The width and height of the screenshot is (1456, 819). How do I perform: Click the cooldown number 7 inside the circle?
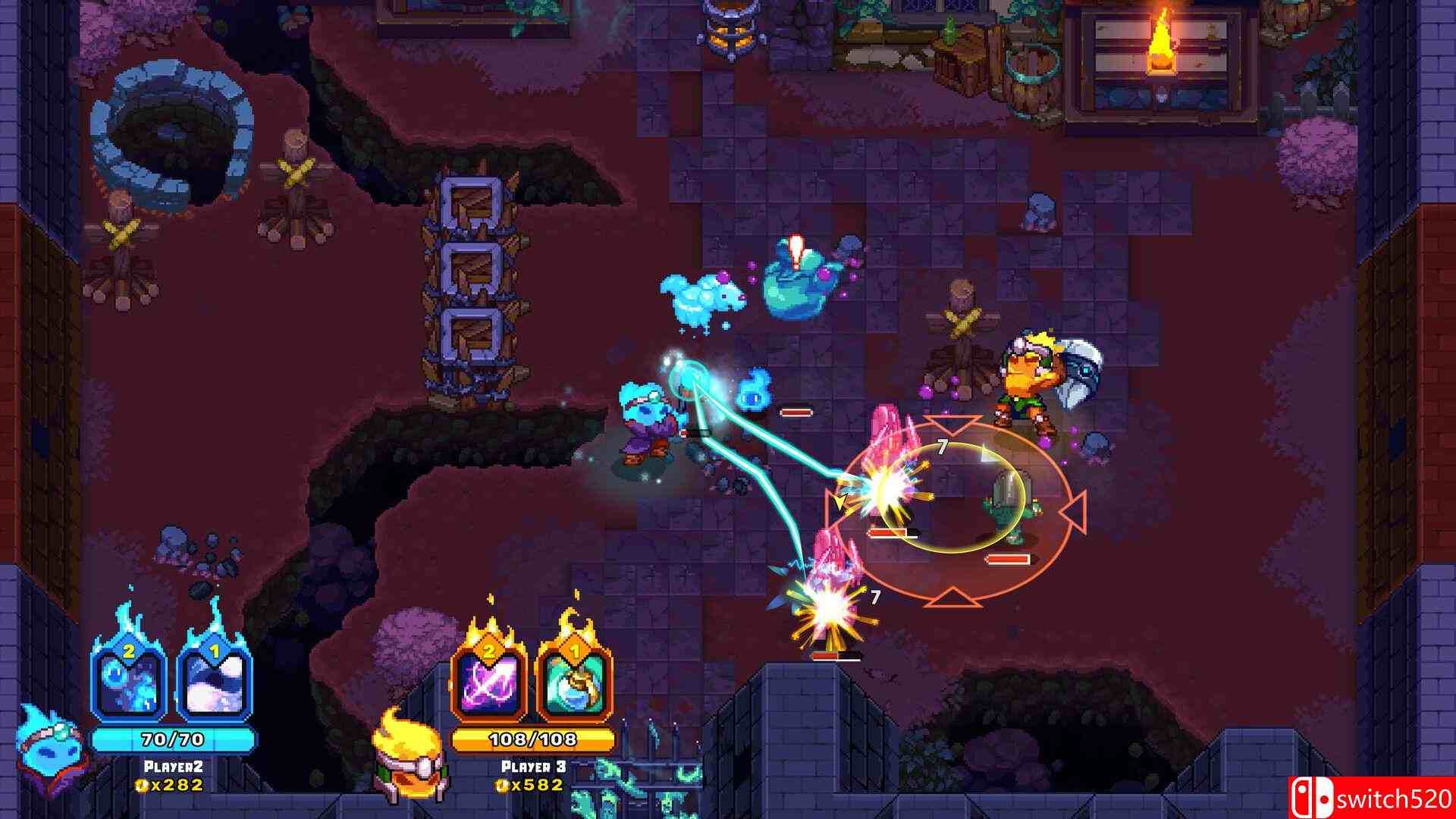click(943, 446)
